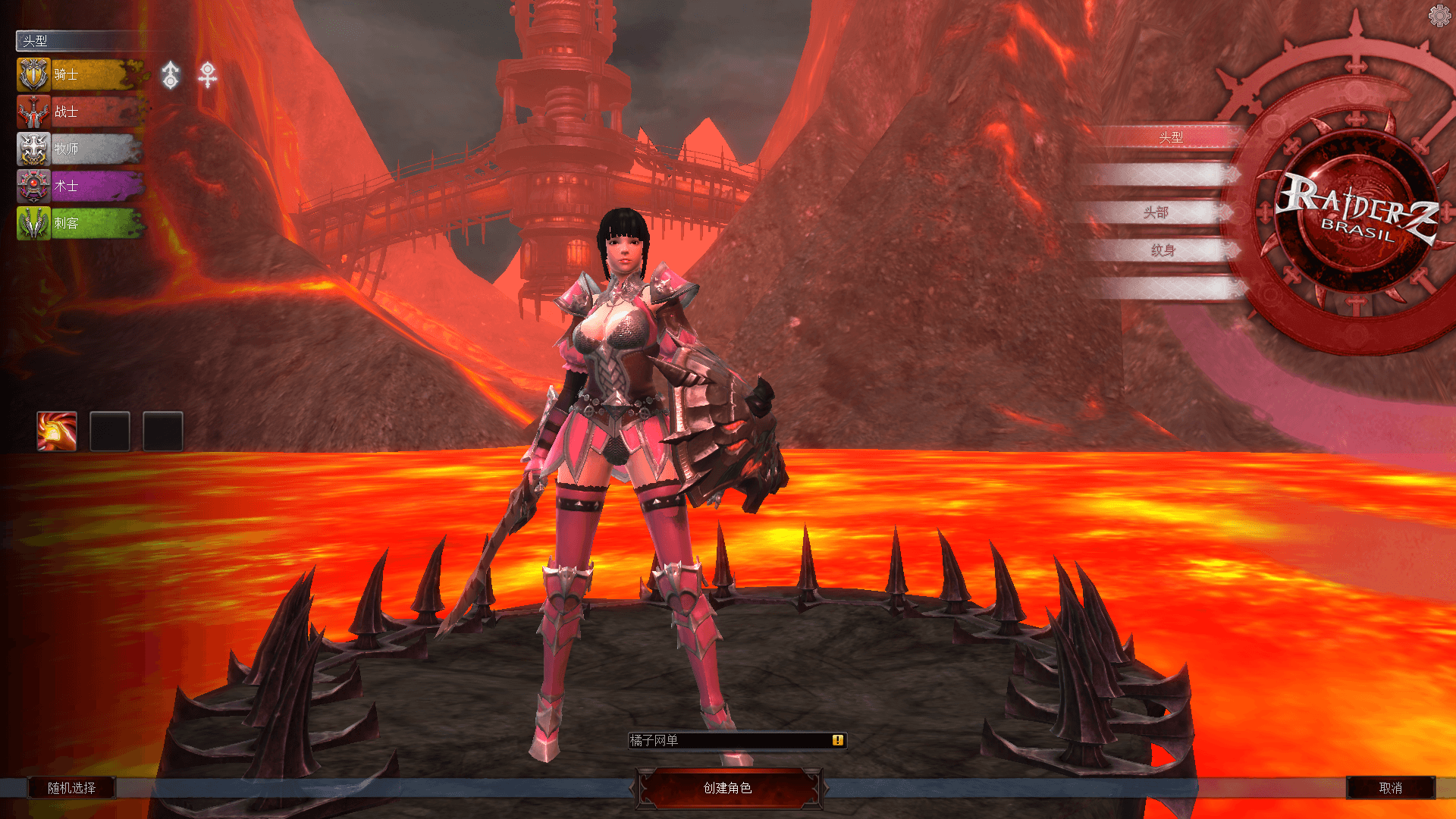
Task: Choose the 战士 warrior class
Action: [80, 112]
